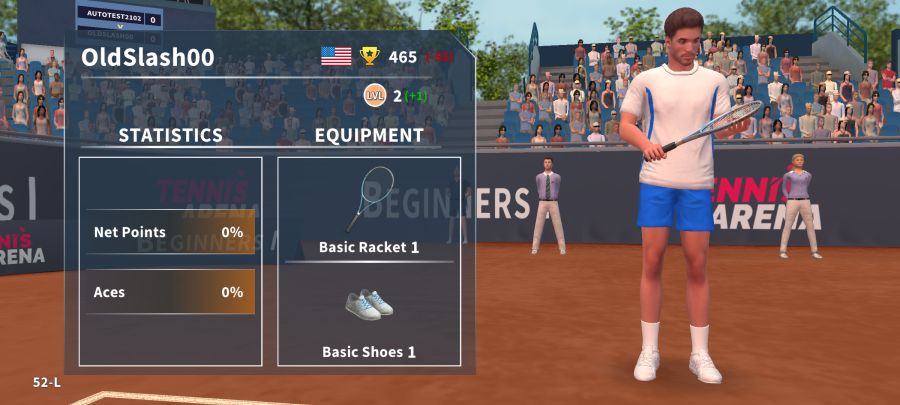Screen dimensions: 900x405
Task: Open the Equipment section heading
Action: (368, 135)
